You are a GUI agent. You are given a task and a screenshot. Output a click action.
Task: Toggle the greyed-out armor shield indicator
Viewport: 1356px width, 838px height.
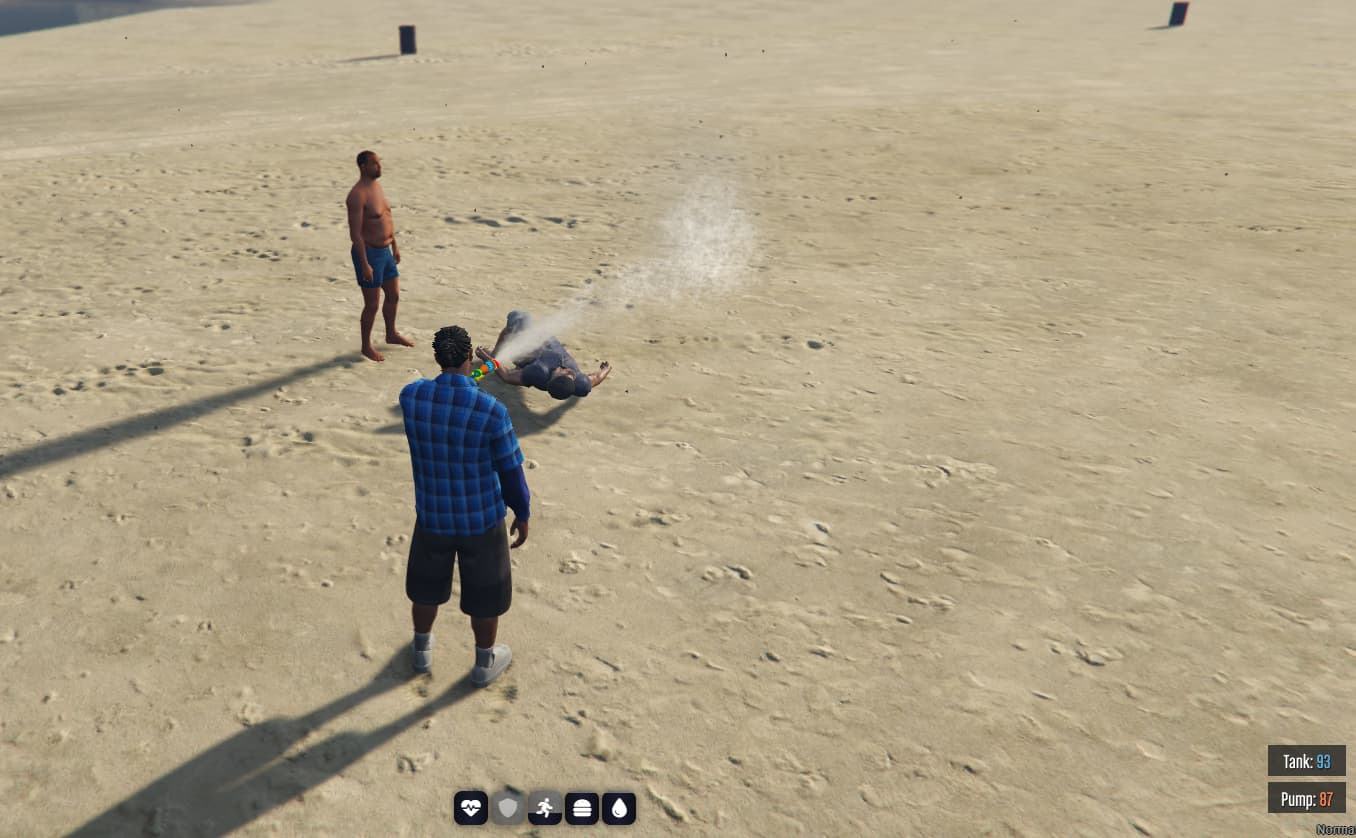(506, 807)
